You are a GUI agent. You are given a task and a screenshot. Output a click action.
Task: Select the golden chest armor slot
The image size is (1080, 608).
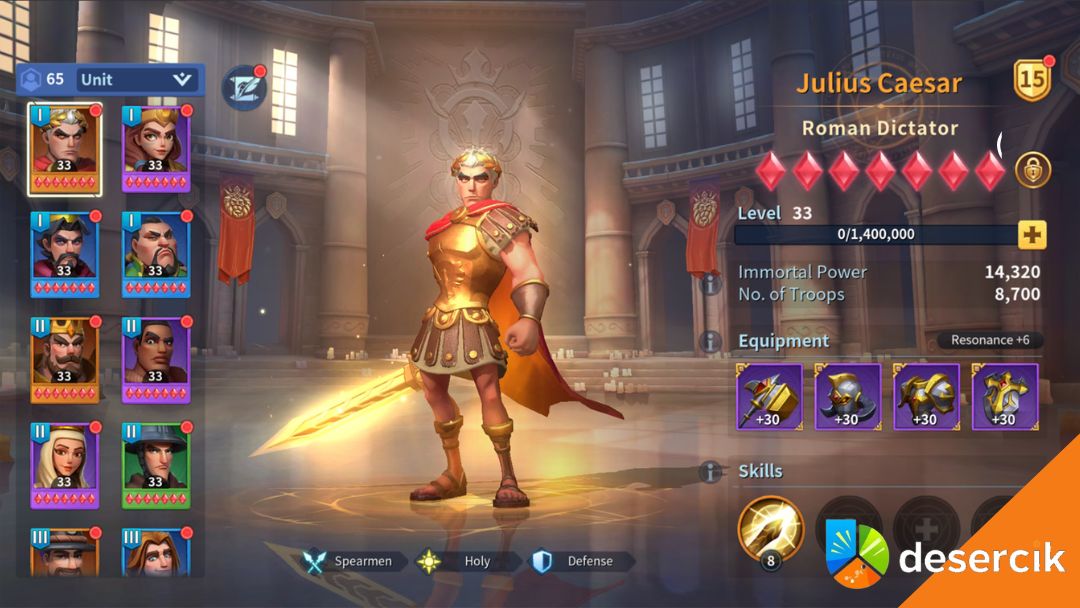926,397
